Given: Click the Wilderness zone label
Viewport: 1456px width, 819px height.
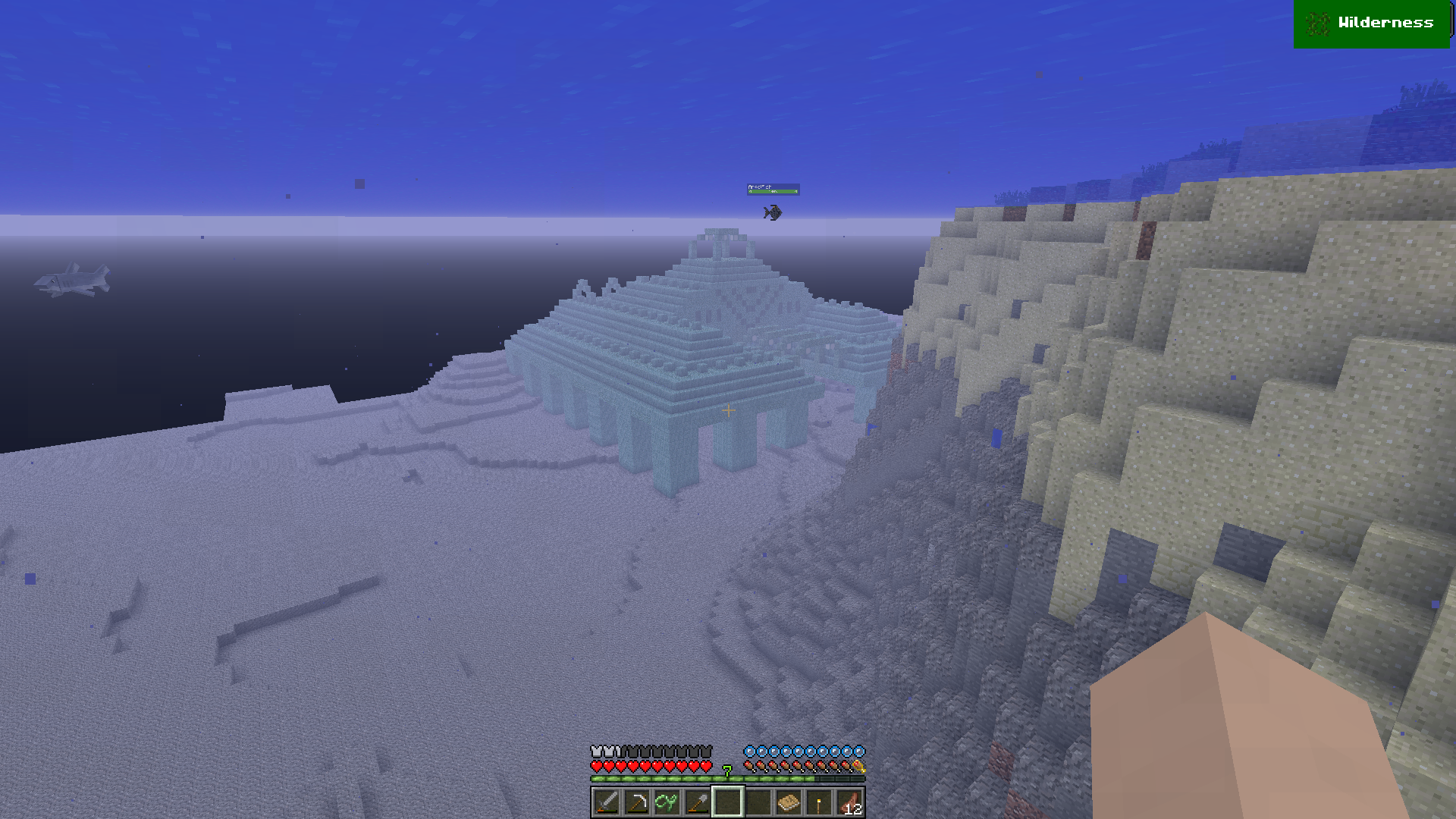Looking at the screenshot, I should point(1371,24).
